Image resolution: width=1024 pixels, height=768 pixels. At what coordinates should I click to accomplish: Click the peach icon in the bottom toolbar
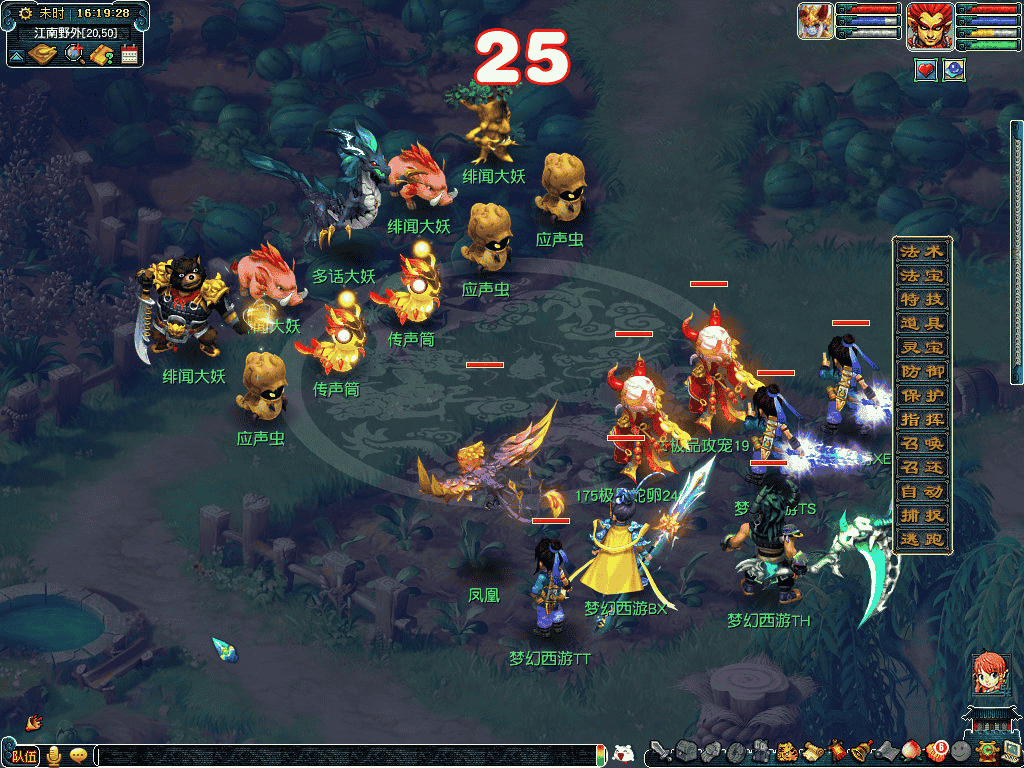911,751
